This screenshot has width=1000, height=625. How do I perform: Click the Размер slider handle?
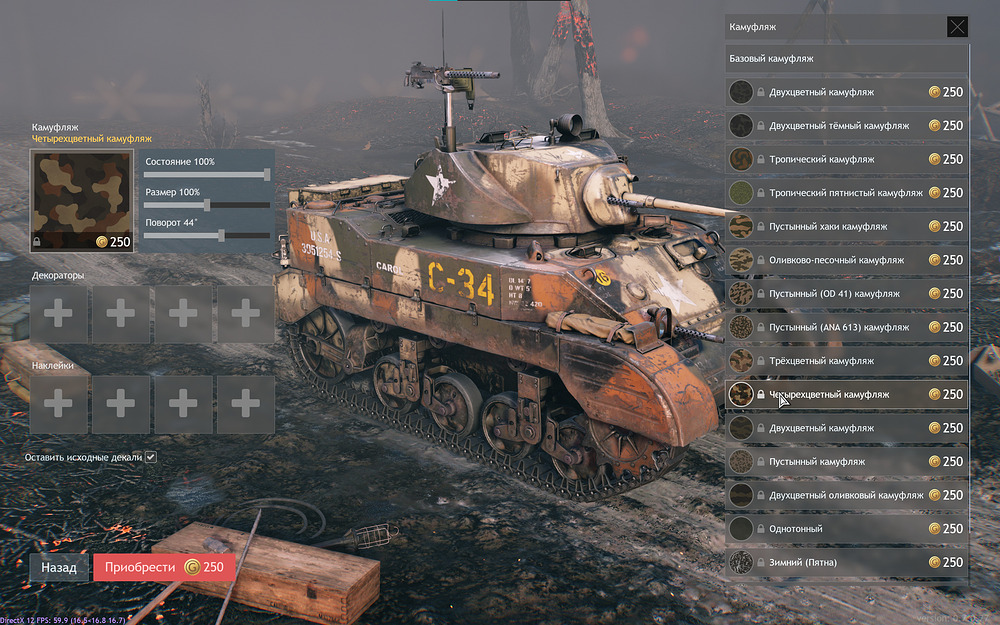tap(207, 205)
